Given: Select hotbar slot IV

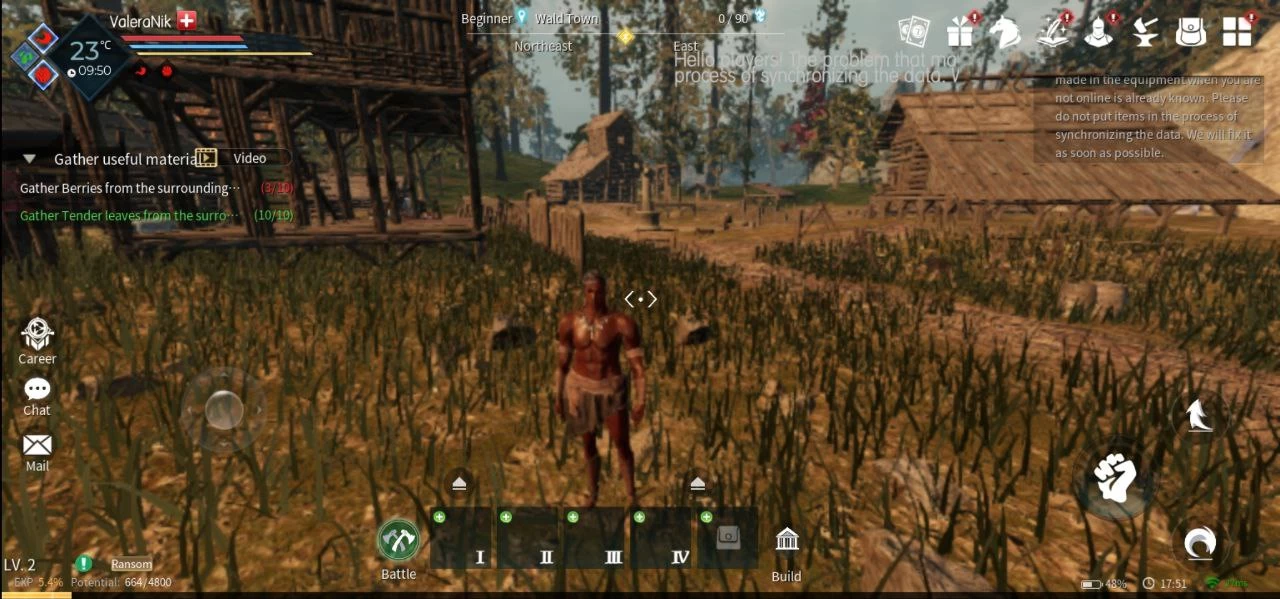Looking at the screenshot, I should (x=662, y=539).
